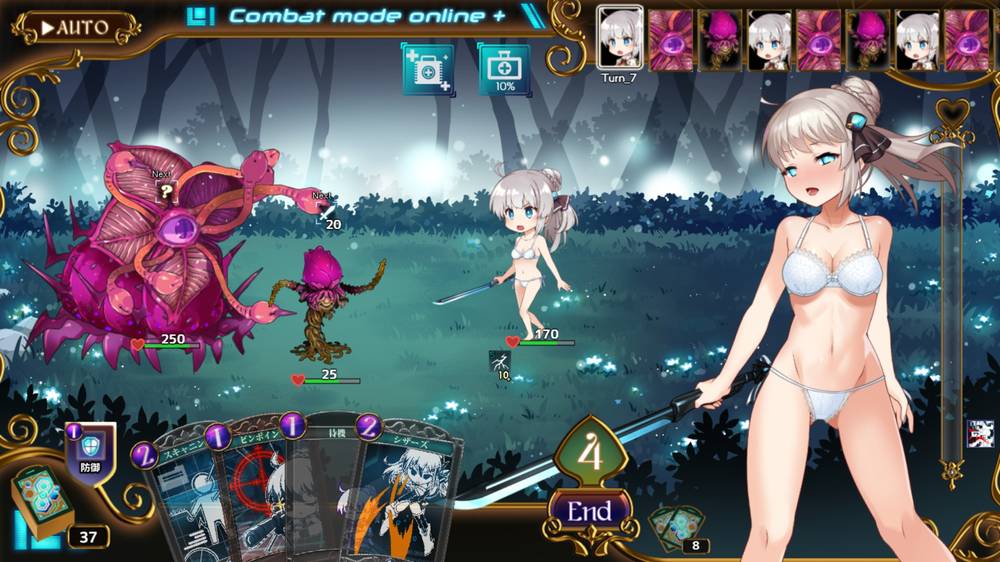Image resolution: width=1000 pixels, height=562 pixels.
Task: Click the small status icon at right edge
Action: [x=980, y=434]
